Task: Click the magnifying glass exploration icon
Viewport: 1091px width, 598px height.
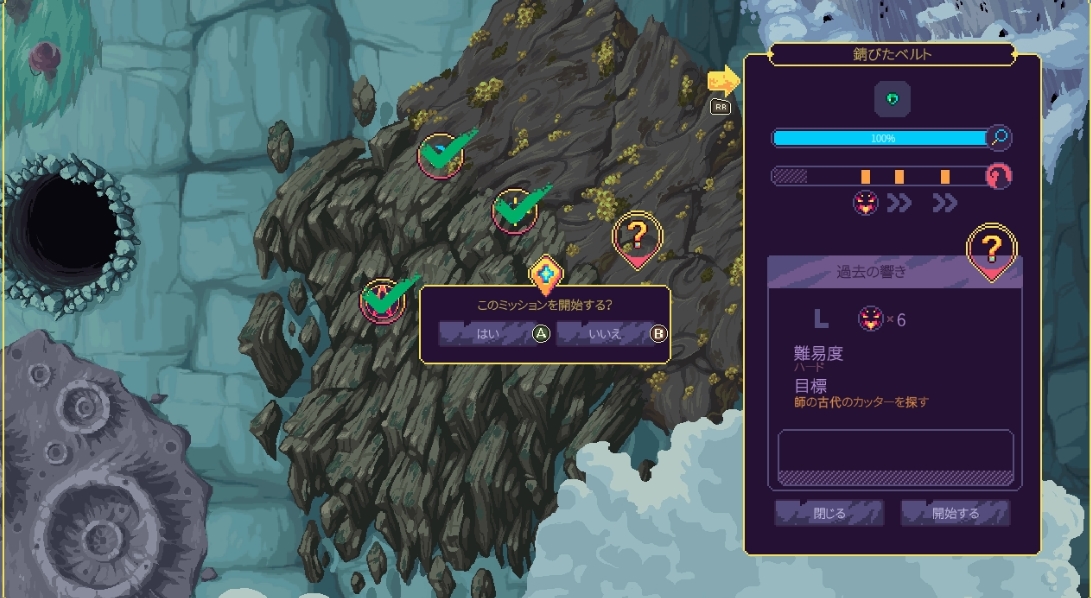Action: pyautogui.click(x=998, y=137)
